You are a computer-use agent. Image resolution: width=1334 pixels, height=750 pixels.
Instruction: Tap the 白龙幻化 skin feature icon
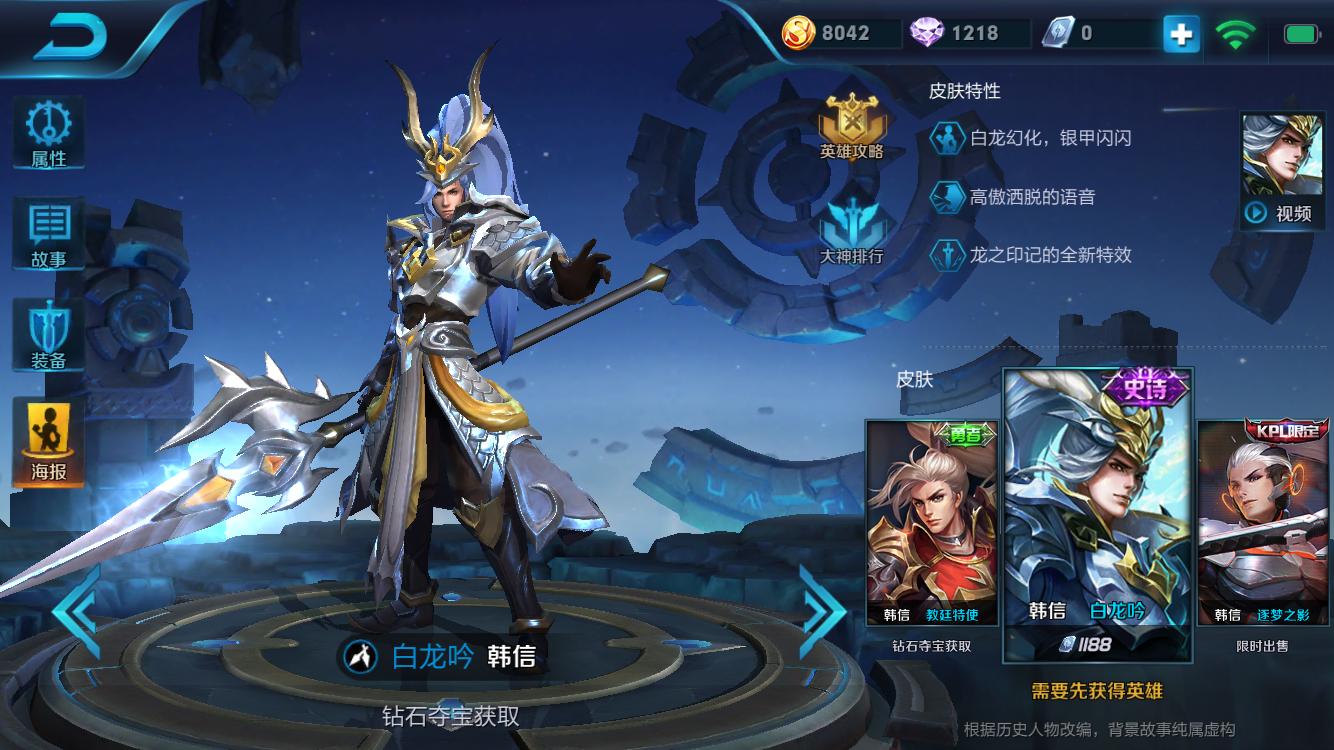946,139
